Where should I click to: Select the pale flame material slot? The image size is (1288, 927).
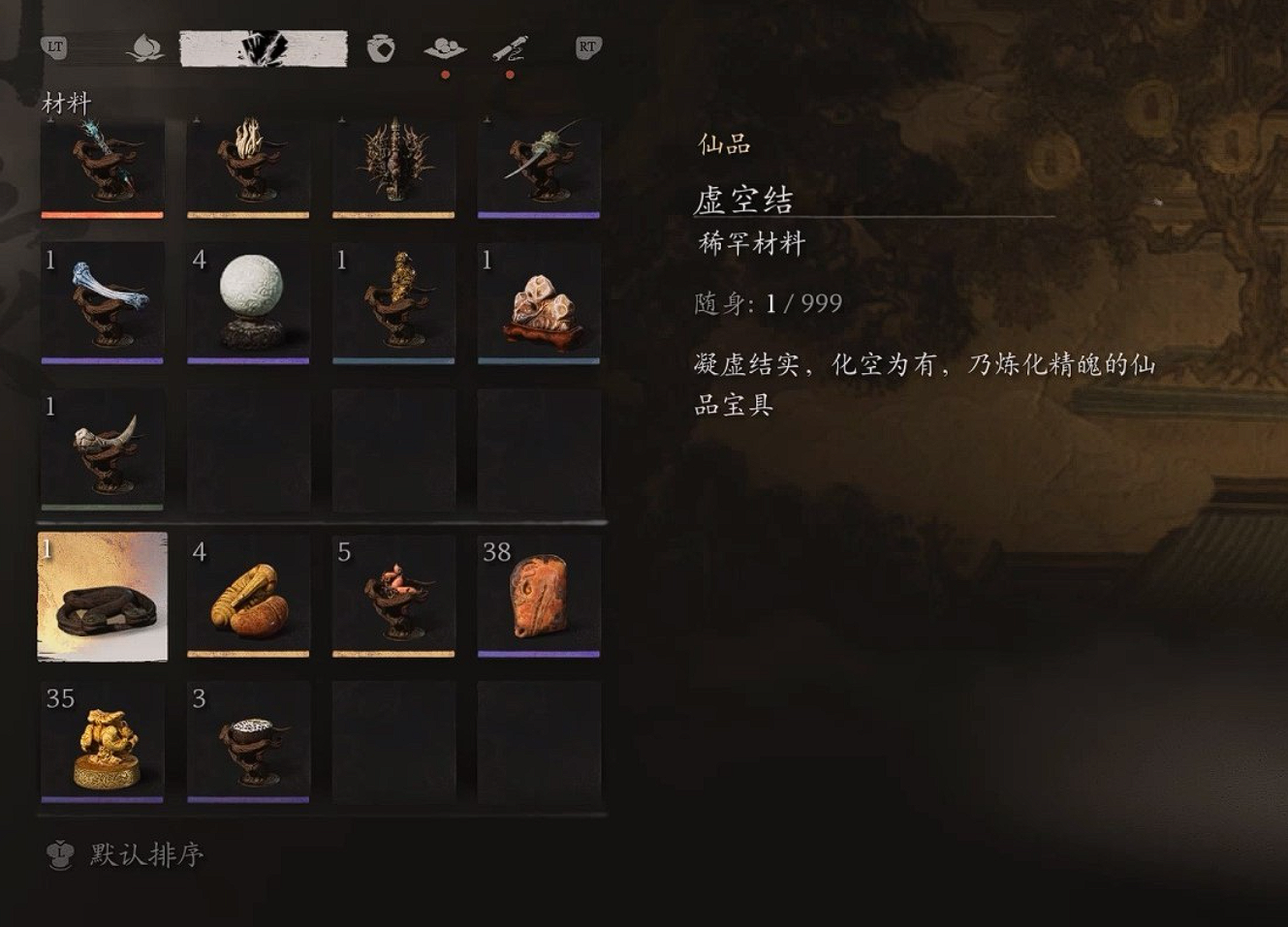point(248,165)
